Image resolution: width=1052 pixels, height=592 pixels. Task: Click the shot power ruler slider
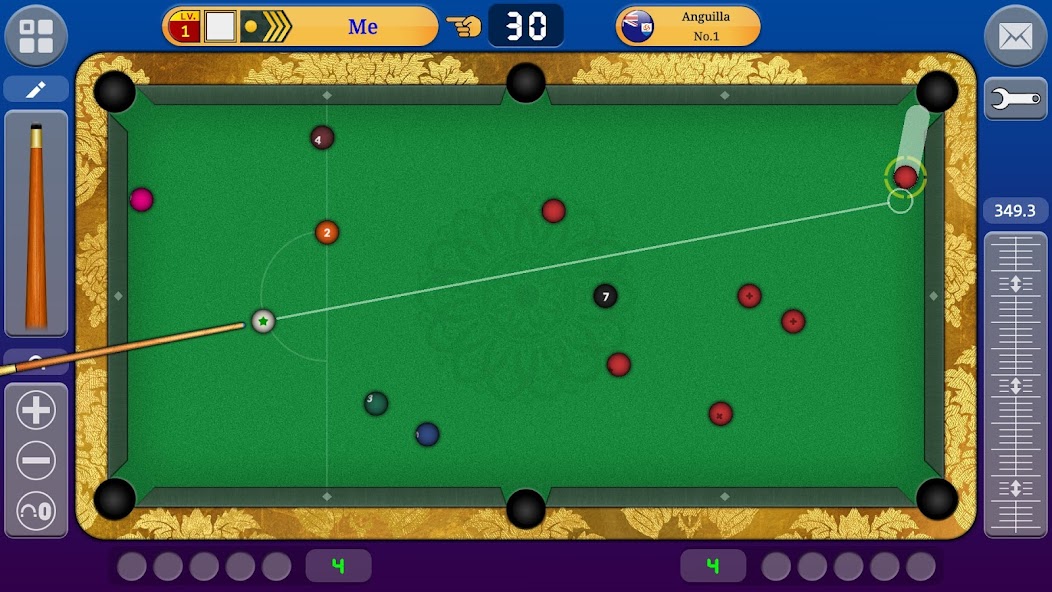(1015, 385)
